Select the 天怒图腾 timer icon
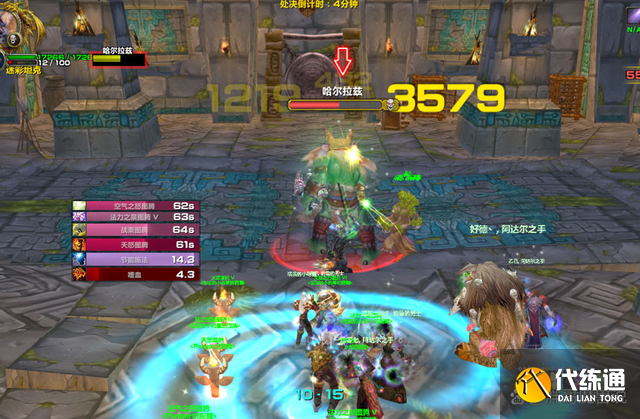 coord(79,246)
